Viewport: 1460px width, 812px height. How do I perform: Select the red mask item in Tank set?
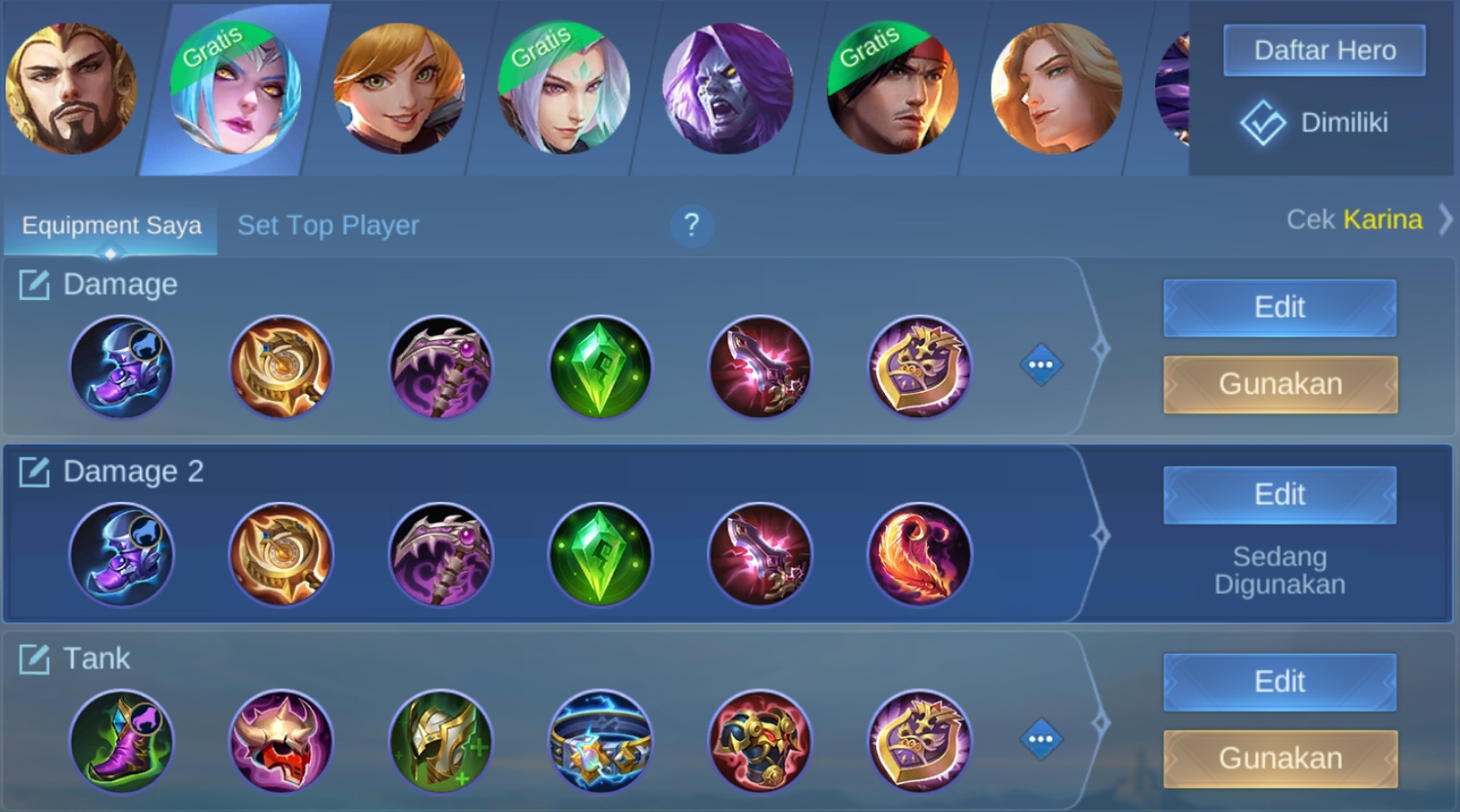(280, 741)
